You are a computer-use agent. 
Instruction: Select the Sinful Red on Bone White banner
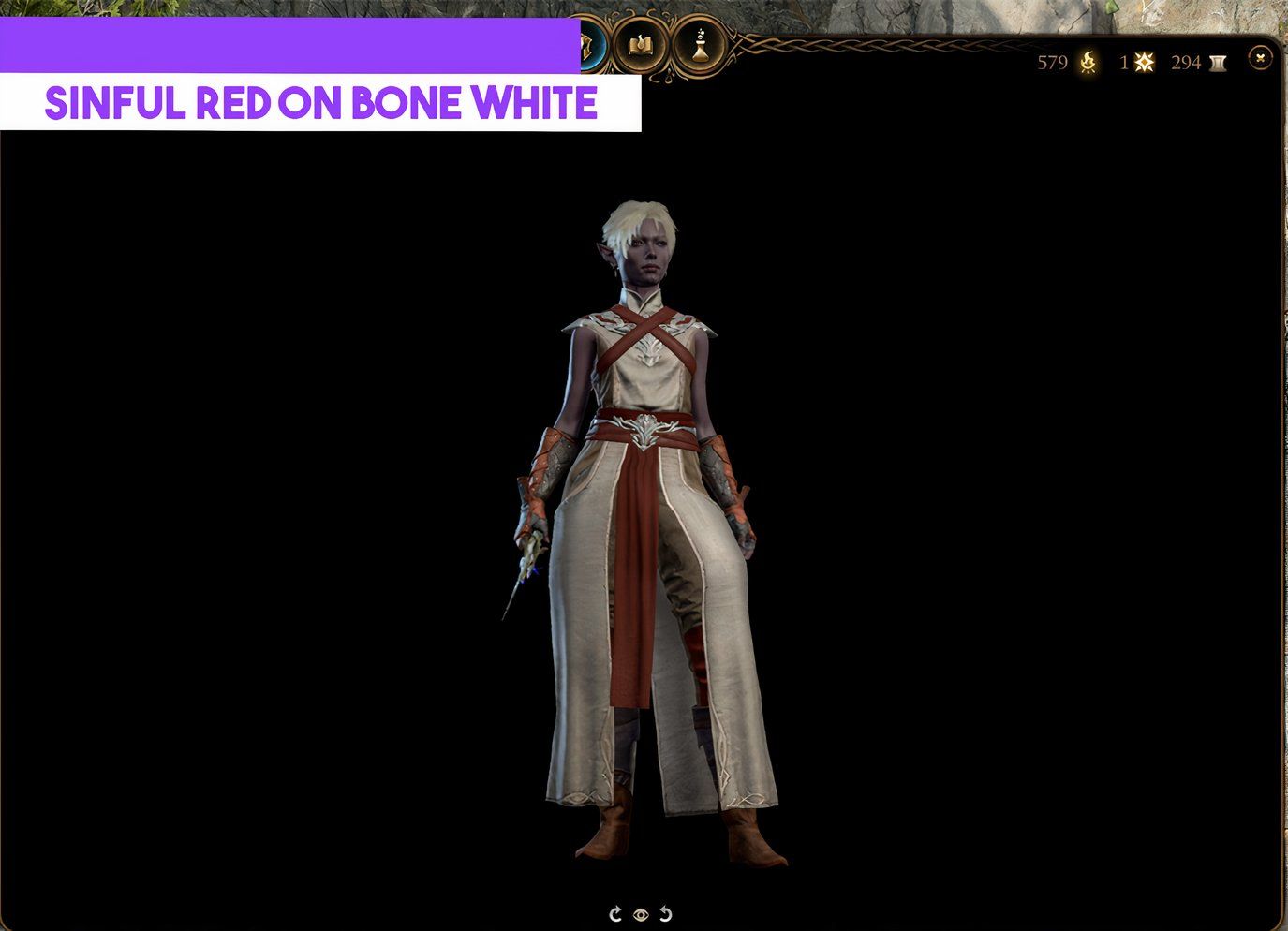click(x=321, y=103)
